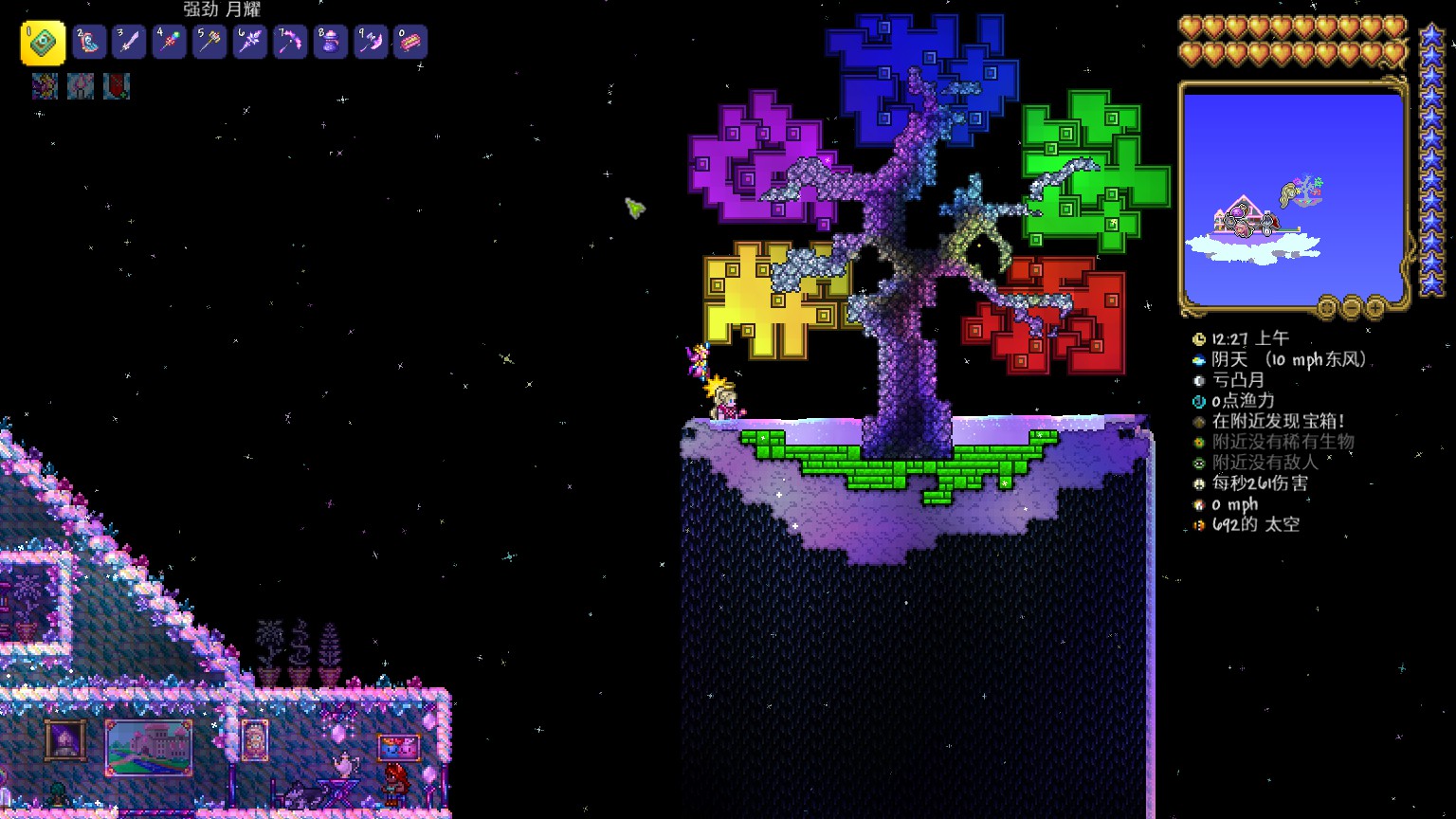This screenshot has height=819, width=1456.
Task: Choose the pink axe in hotbar slot 9
Action: pyautogui.click(x=371, y=43)
